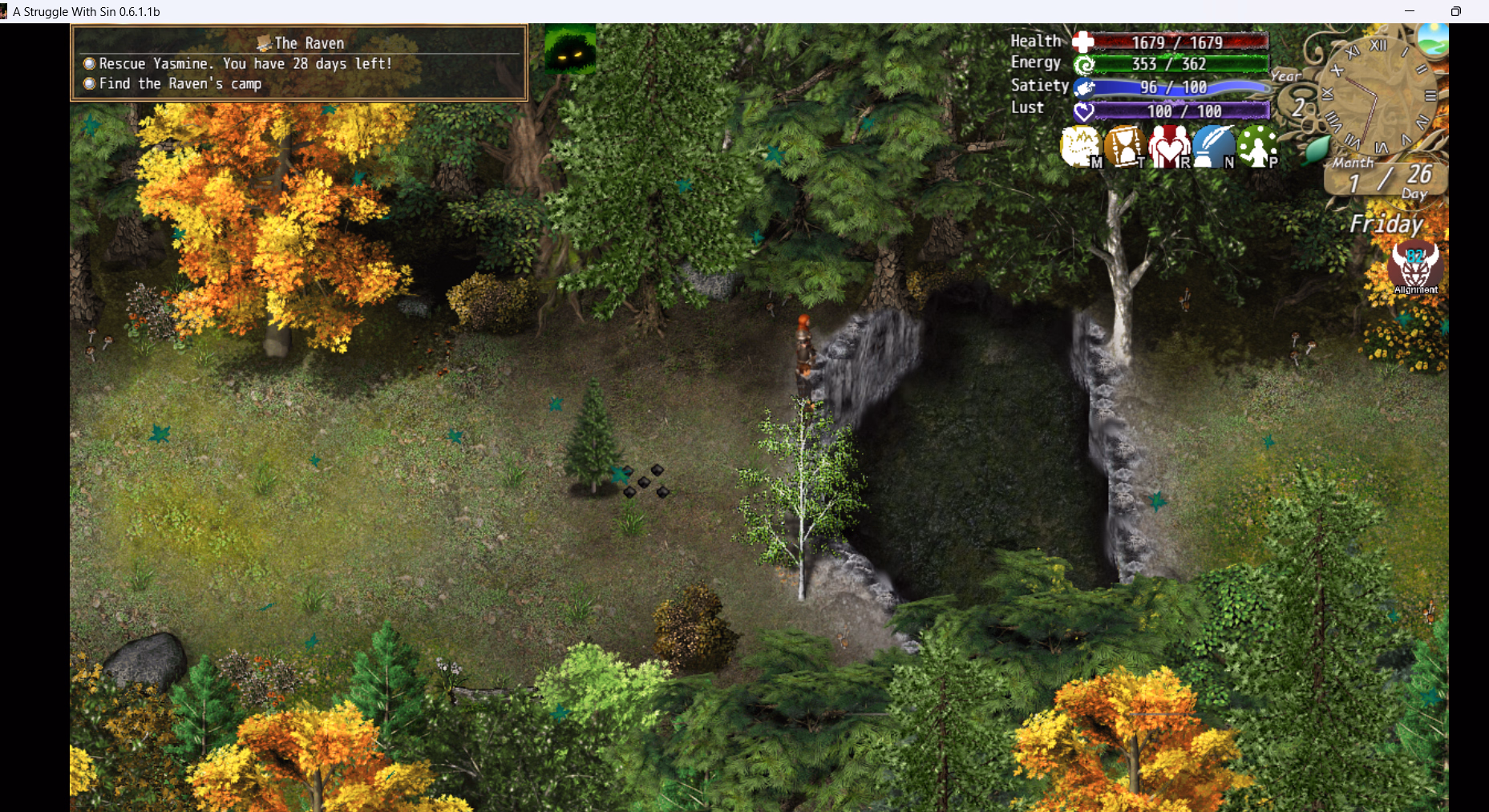Click the Alignment demon emblem

tap(1415, 266)
